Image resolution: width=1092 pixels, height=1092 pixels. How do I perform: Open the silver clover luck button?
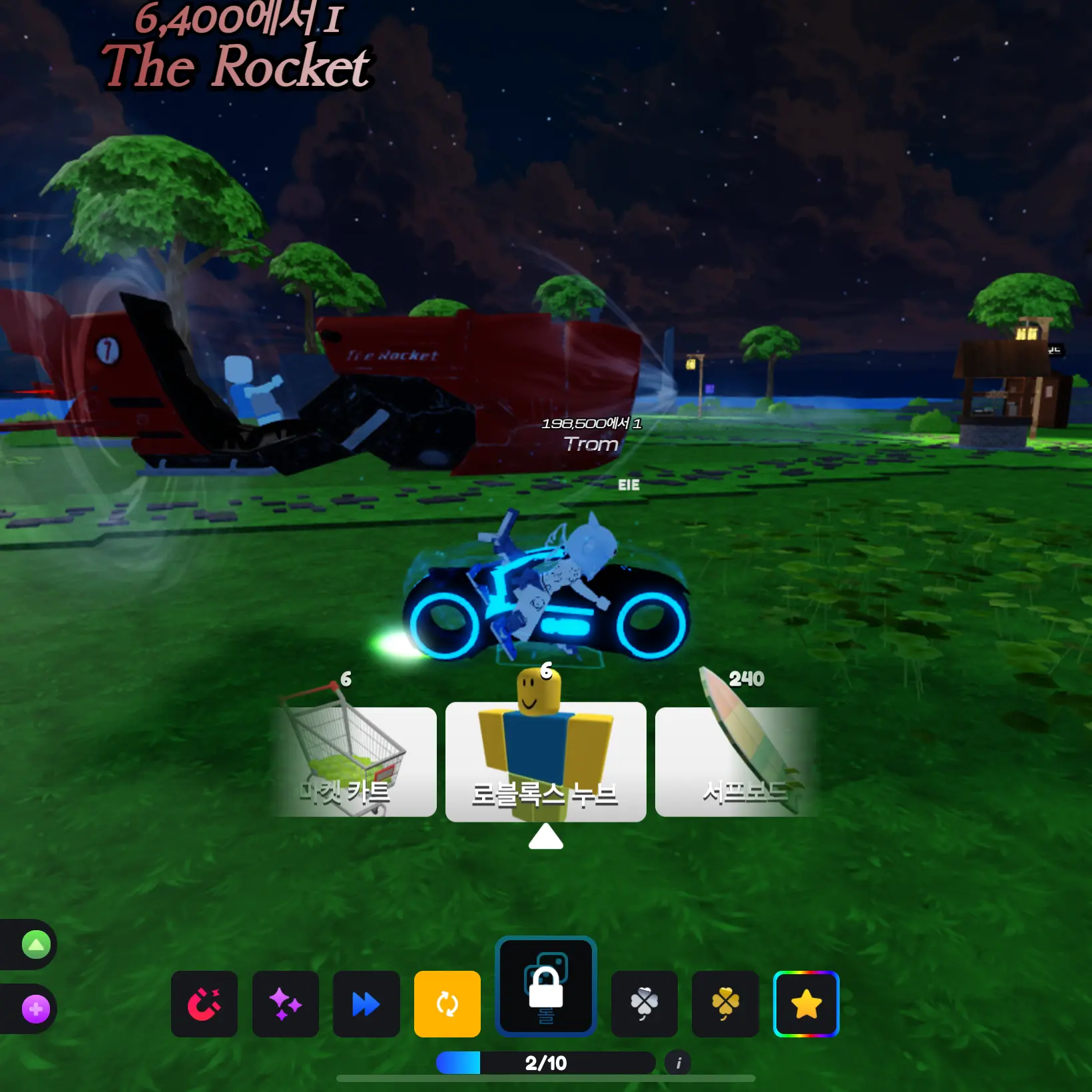click(644, 1003)
